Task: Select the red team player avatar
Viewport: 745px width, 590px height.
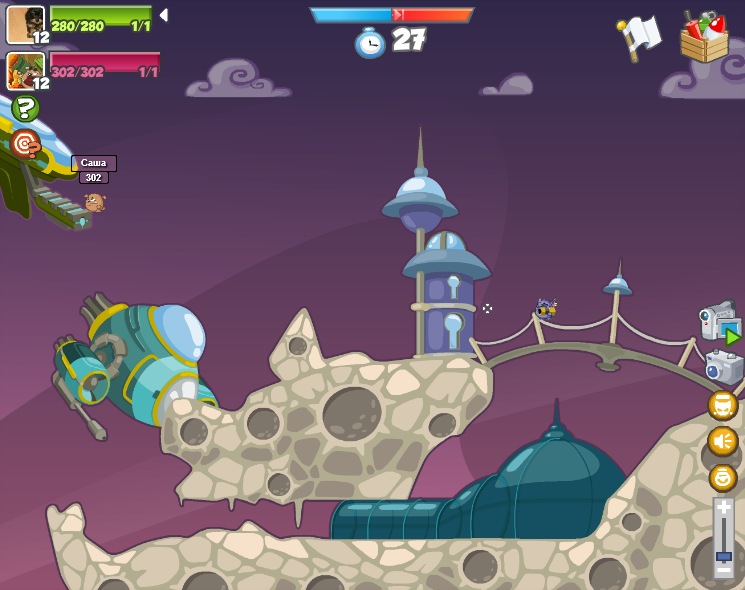Action: click(x=25, y=71)
